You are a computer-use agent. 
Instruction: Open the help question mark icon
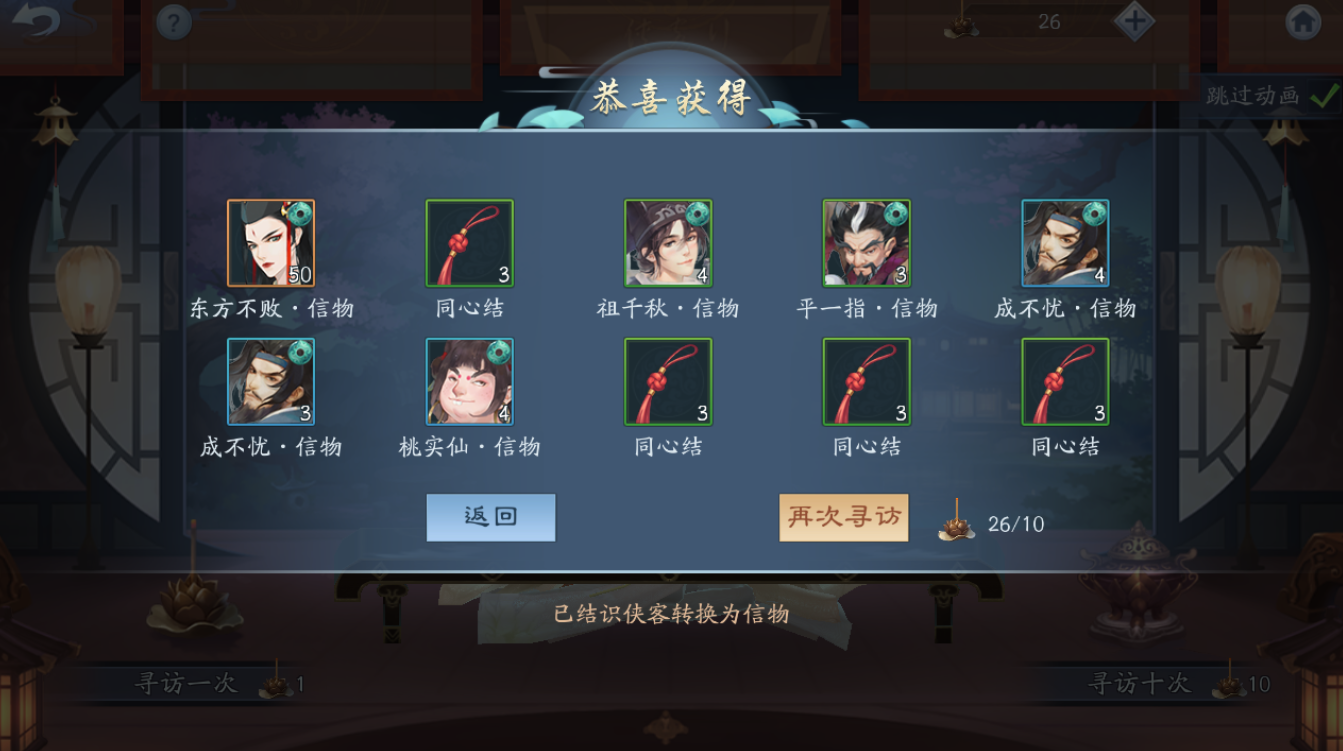pyautogui.click(x=175, y=22)
